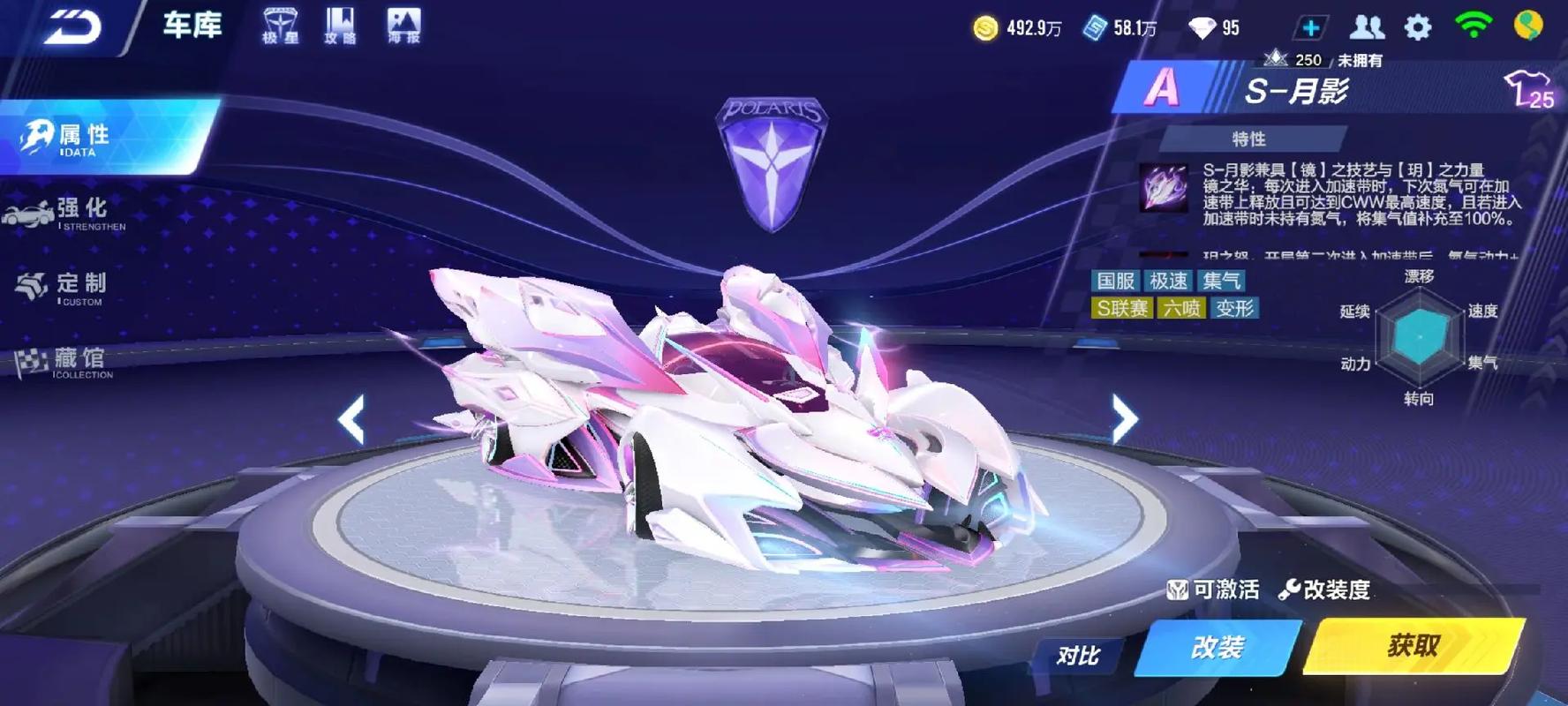Open the 改装度 modification level info

click(x=1324, y=590)
